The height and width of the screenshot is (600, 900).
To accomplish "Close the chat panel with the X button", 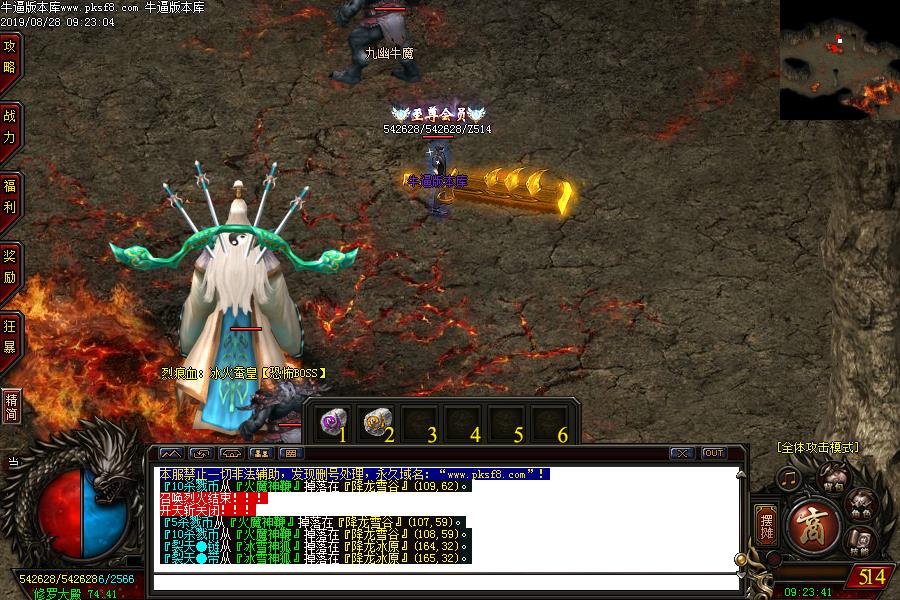I will [x=681, y=453].
